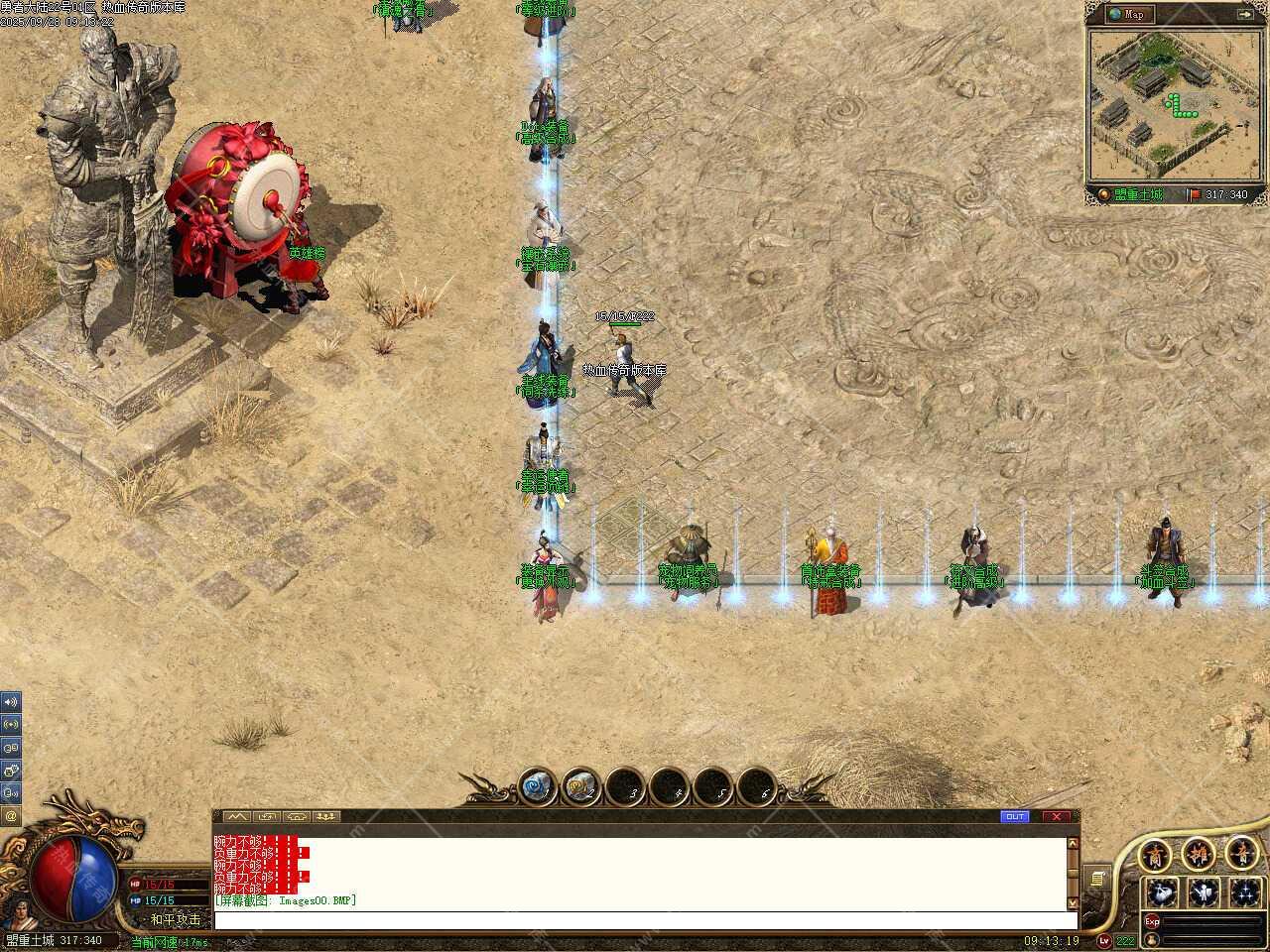Screen dimensions: 1270x952
Task: Click the middle 神 round button
Action: click(x=1199, y=854)
